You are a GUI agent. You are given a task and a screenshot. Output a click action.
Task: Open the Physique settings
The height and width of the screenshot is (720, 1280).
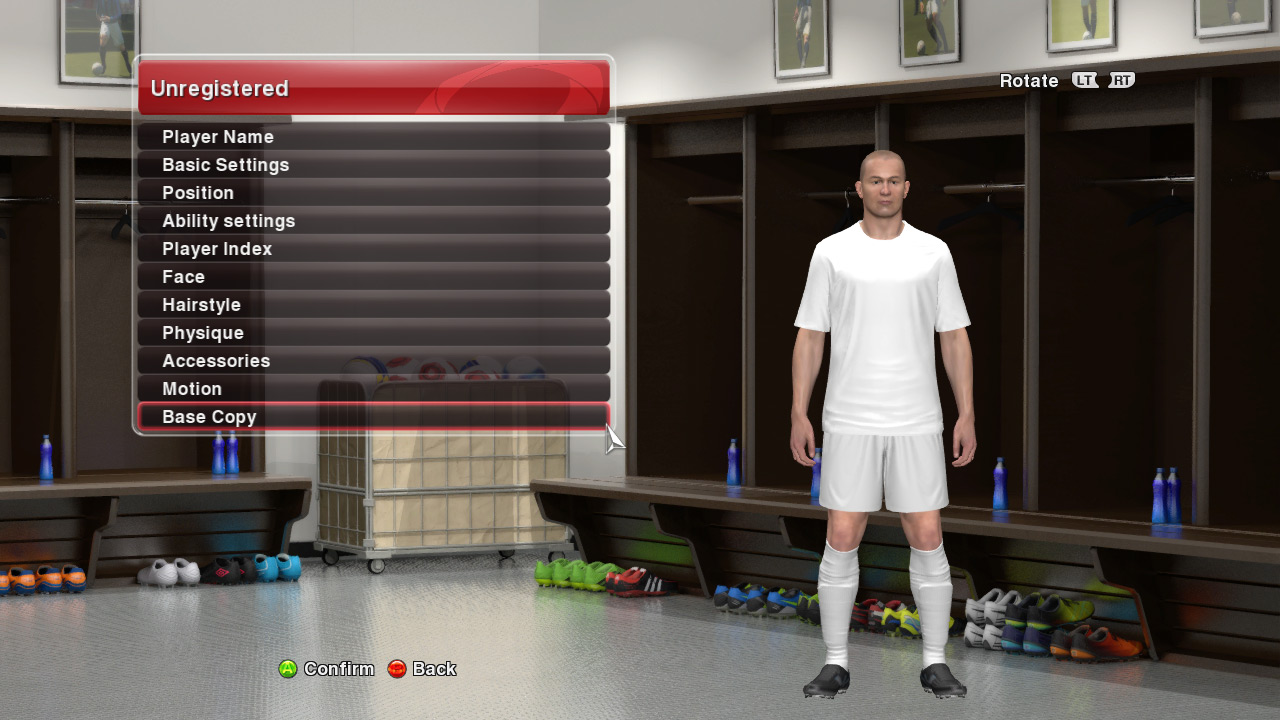(x=373, y=333)
